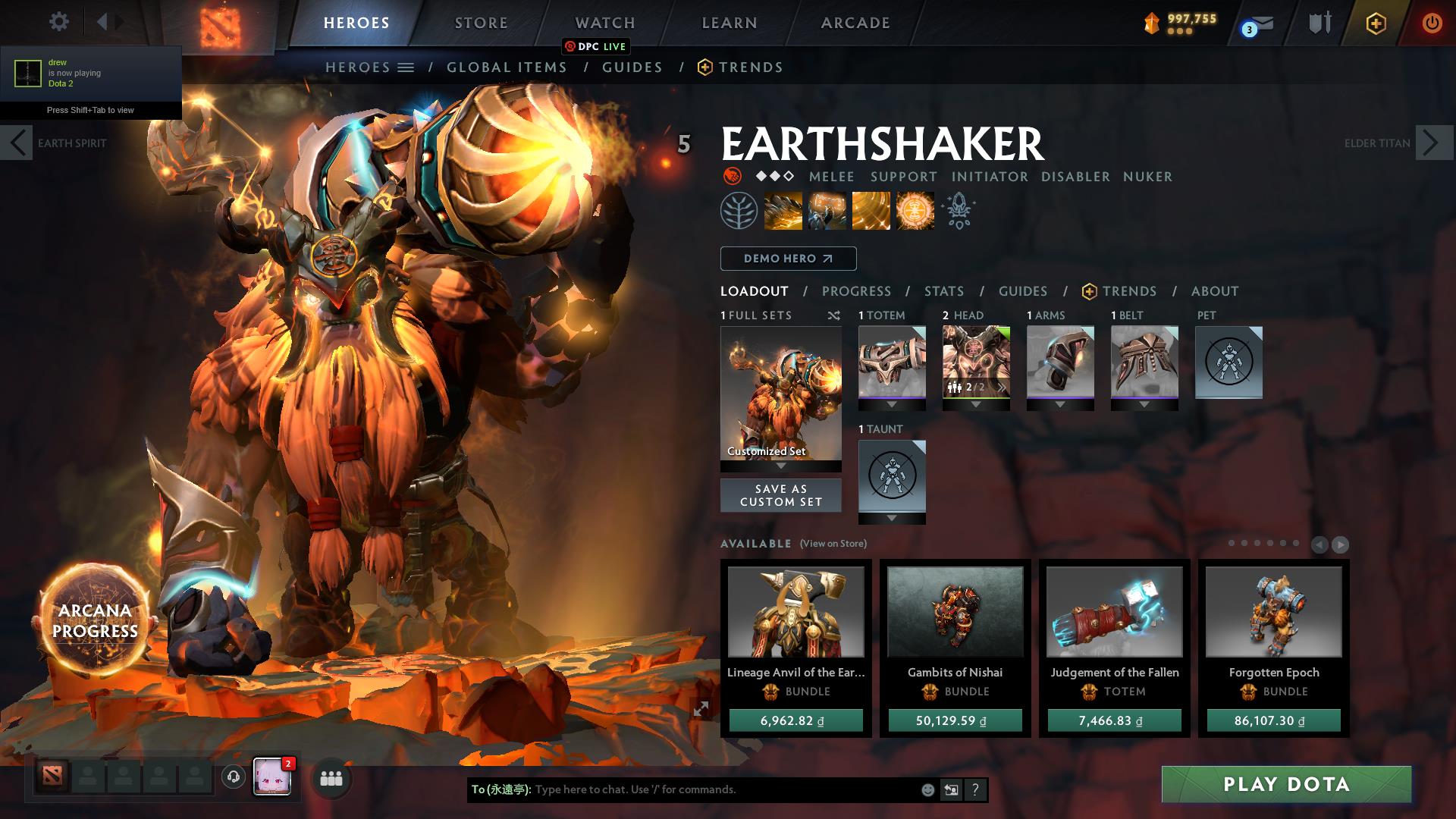Open the Dota Plus gold icon

pyautogui.click(x=1375, y=24)
